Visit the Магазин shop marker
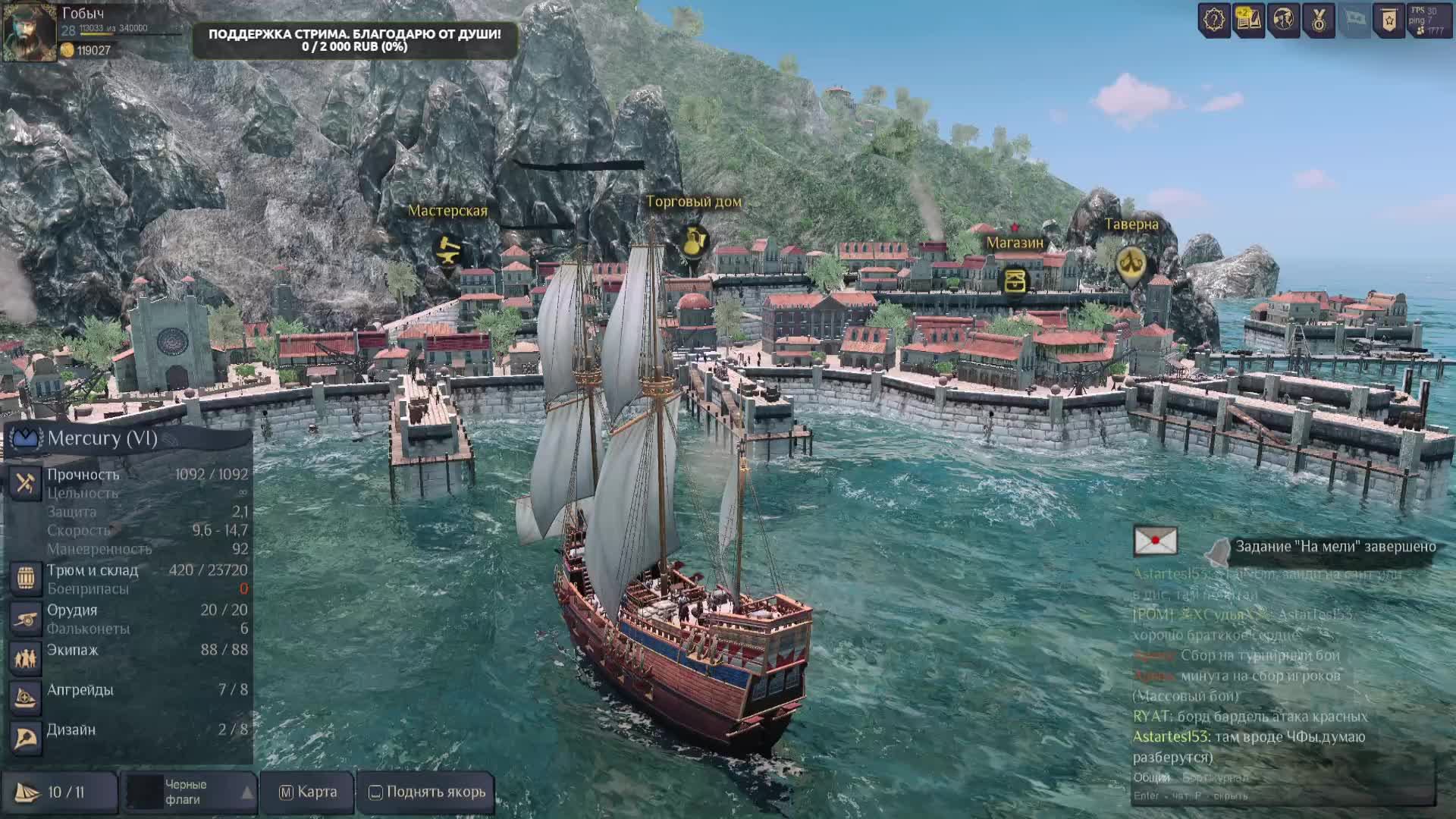Viewport: 1456px width, 819px height. [1015, 281]
